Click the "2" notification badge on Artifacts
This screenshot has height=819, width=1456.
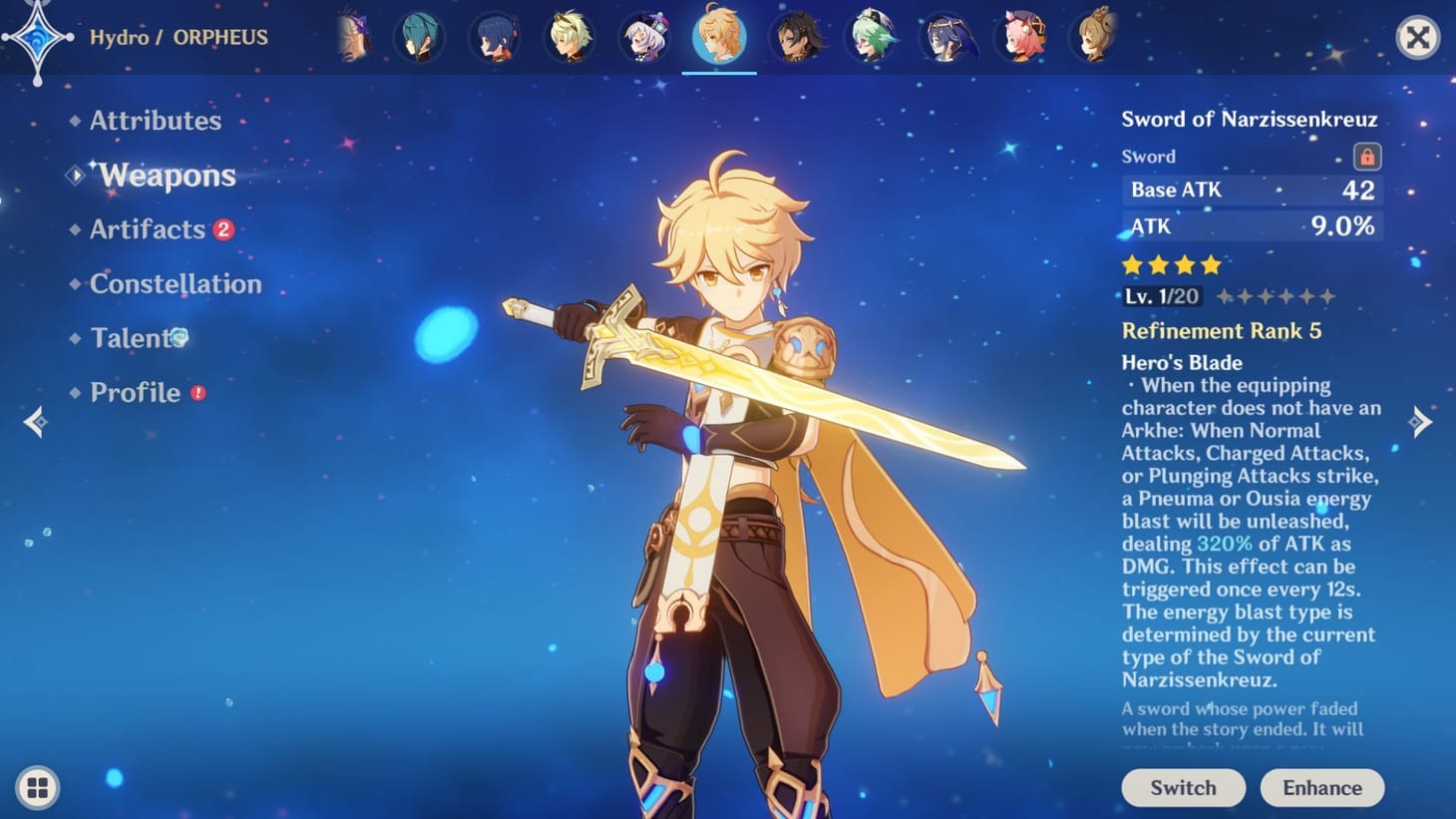point(224,228)
